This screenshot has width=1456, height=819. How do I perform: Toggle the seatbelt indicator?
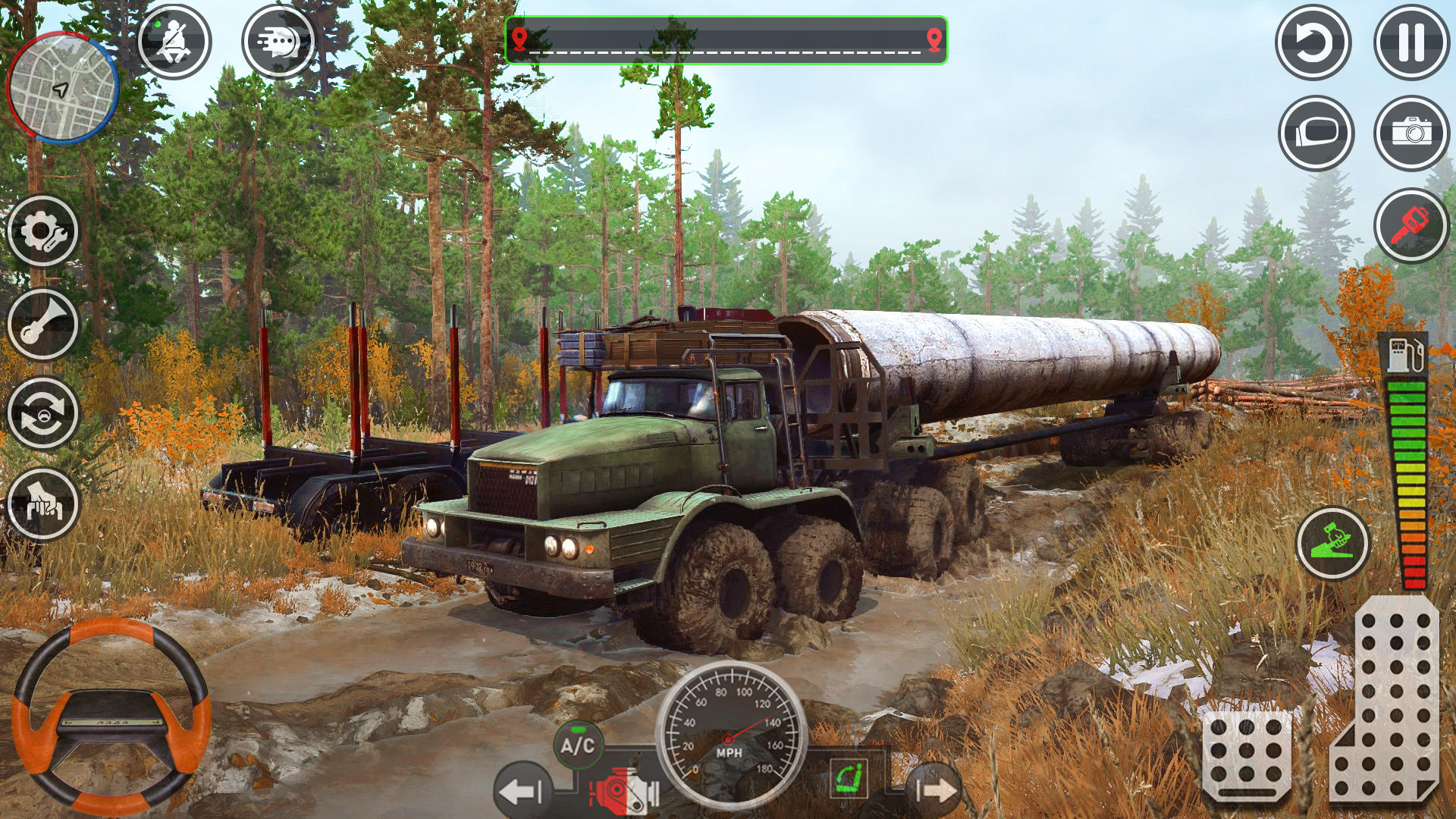173,42
